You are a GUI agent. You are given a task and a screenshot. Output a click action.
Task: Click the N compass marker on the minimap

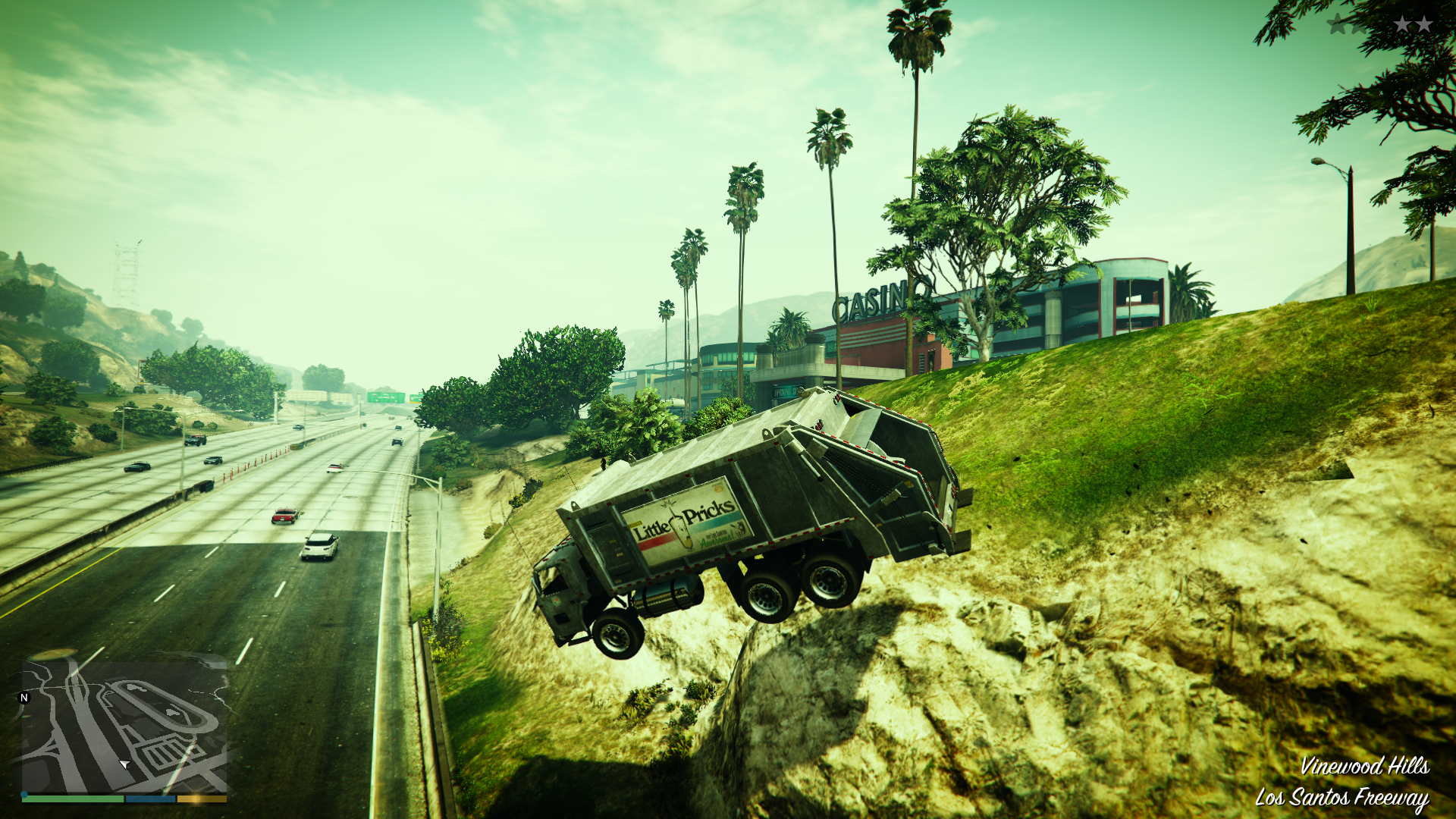pos(24,698)
